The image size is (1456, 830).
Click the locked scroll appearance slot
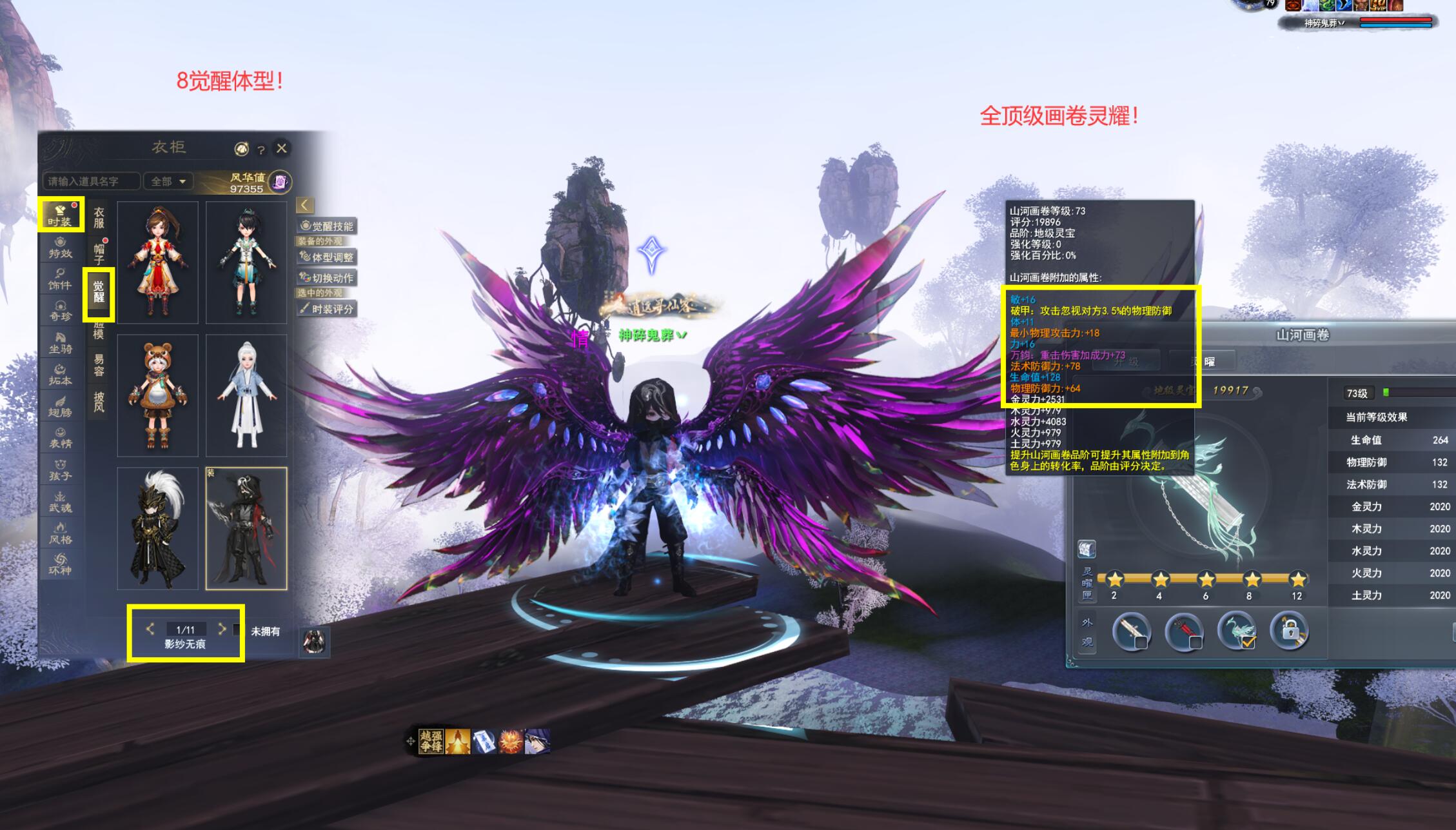coord(1288,631)
